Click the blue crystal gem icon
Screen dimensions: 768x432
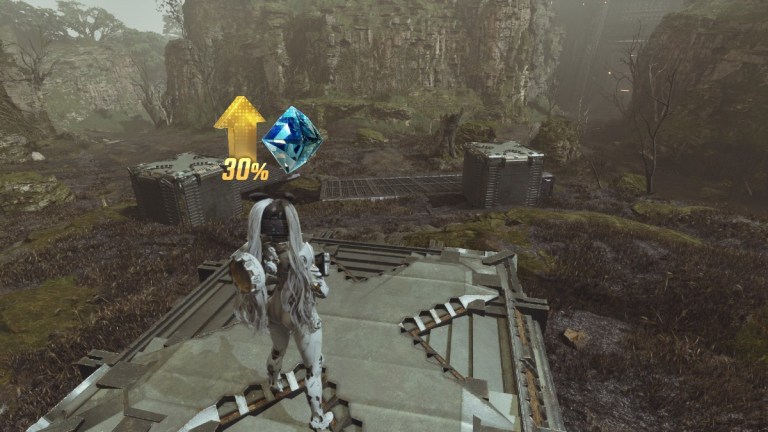pyautogui.click(x=290, y=139)
